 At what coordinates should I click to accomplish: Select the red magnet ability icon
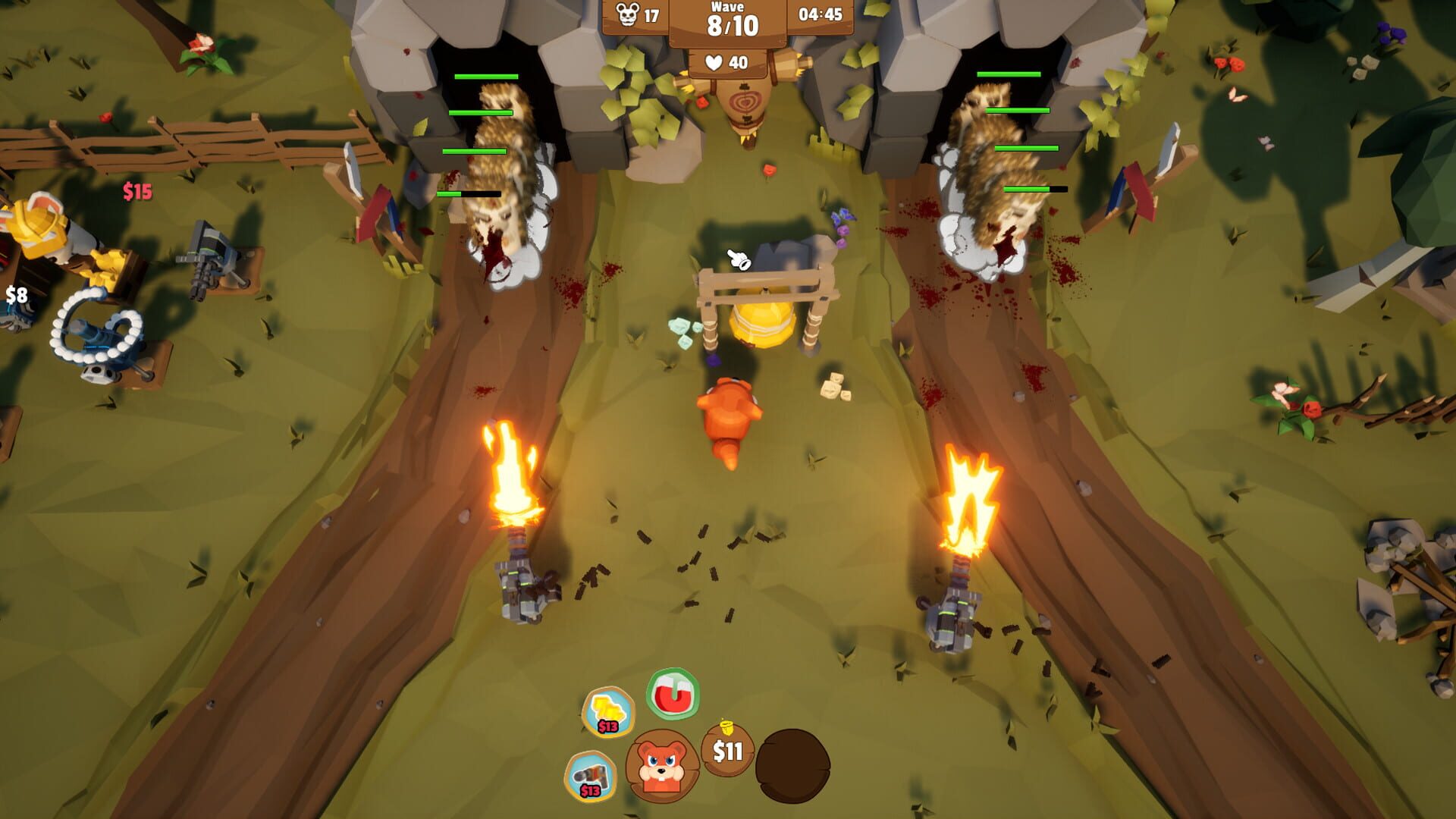pos(673,693)
